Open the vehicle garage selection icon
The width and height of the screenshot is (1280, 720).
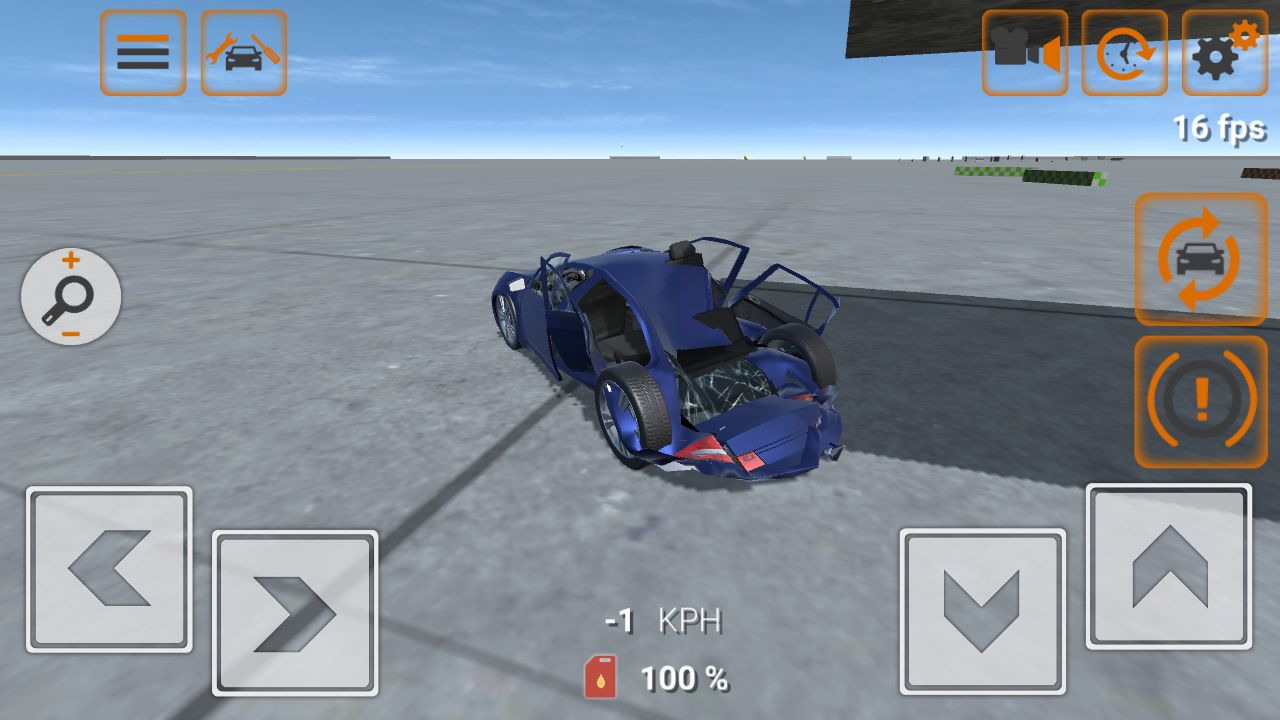(x=243, y=53)
